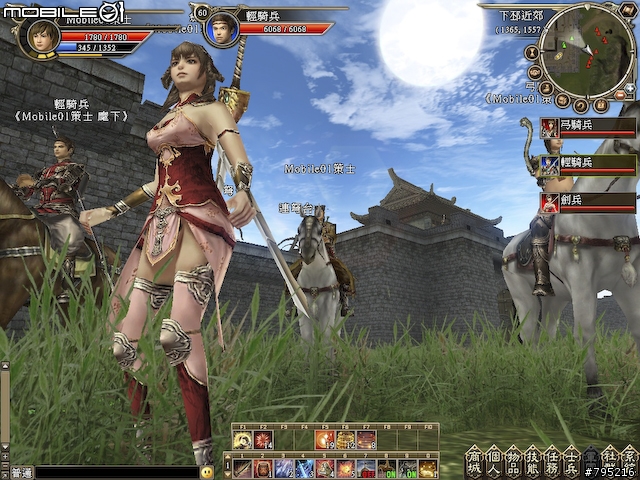The width and height of the screenshot is (640, 480).
Task: Click the yellow smiley emote button
Action: (x=207, y=471)
